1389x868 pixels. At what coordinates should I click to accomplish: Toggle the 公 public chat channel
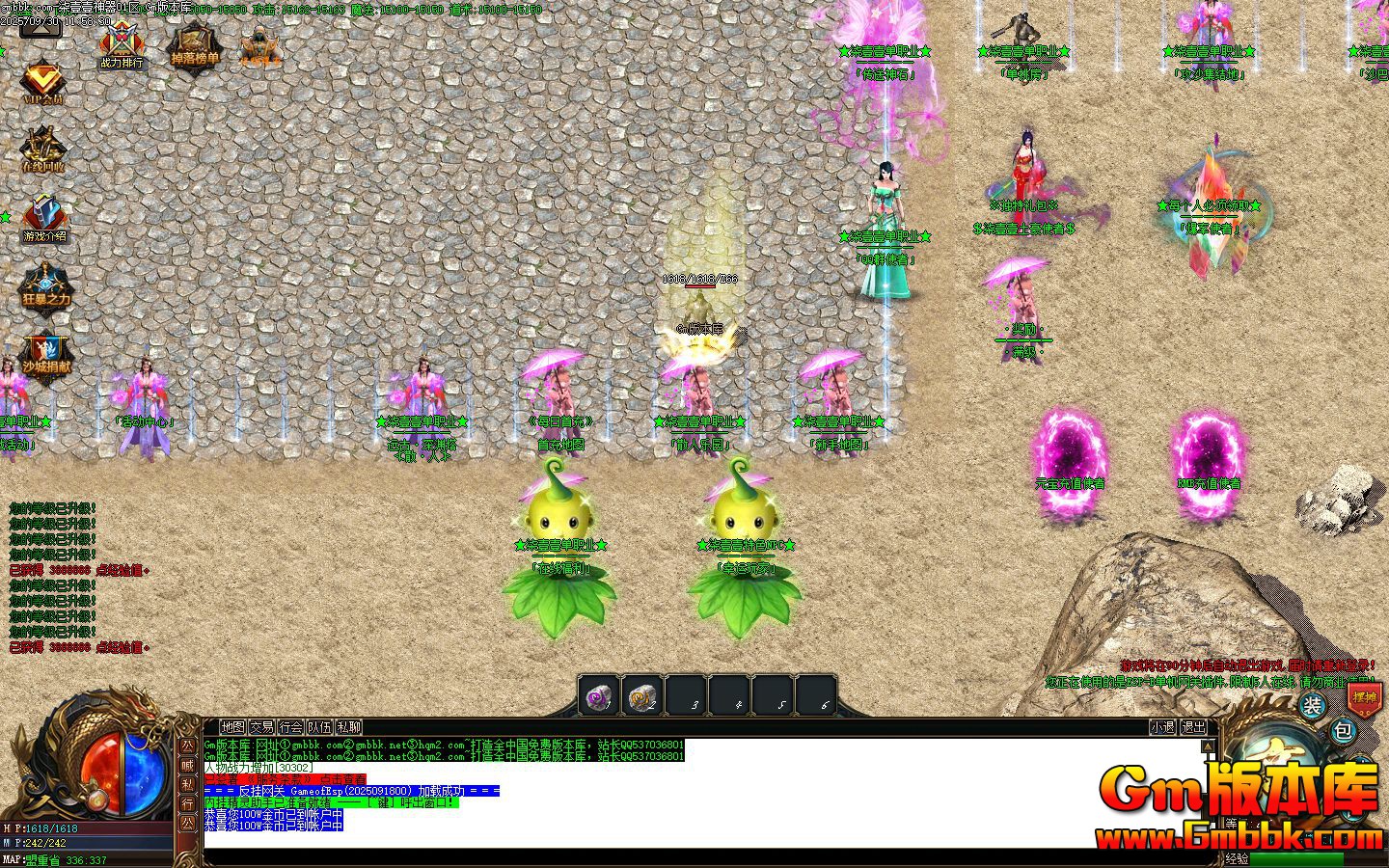(x=189, y=748)
